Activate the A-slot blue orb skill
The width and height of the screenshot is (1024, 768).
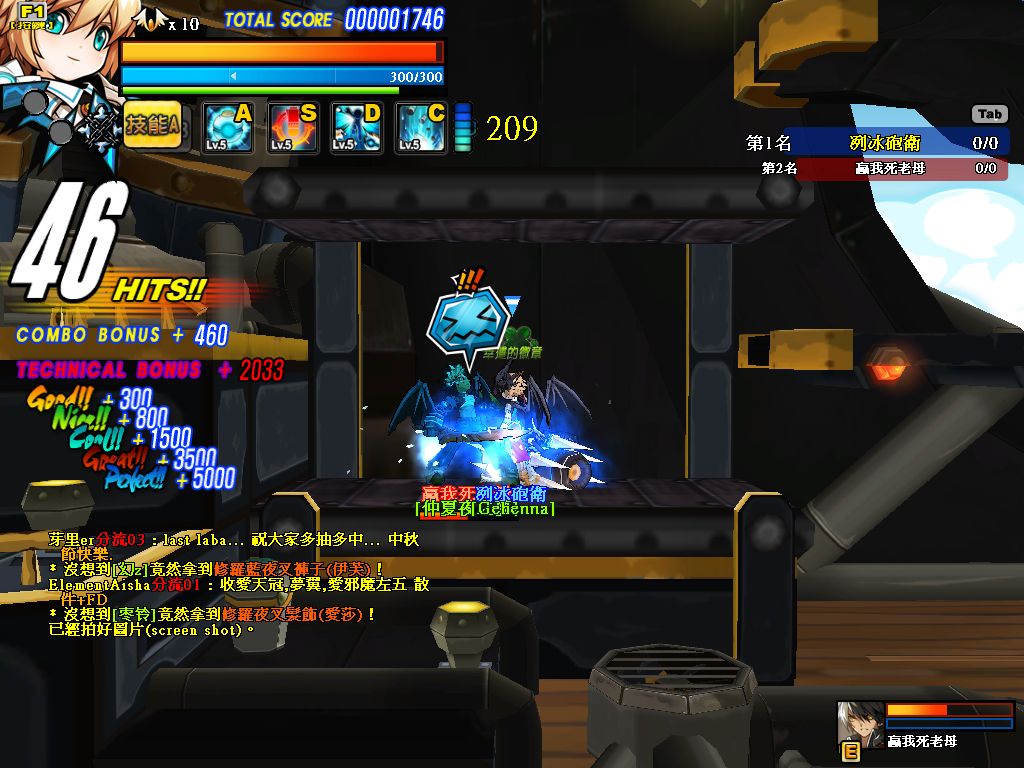227,128
